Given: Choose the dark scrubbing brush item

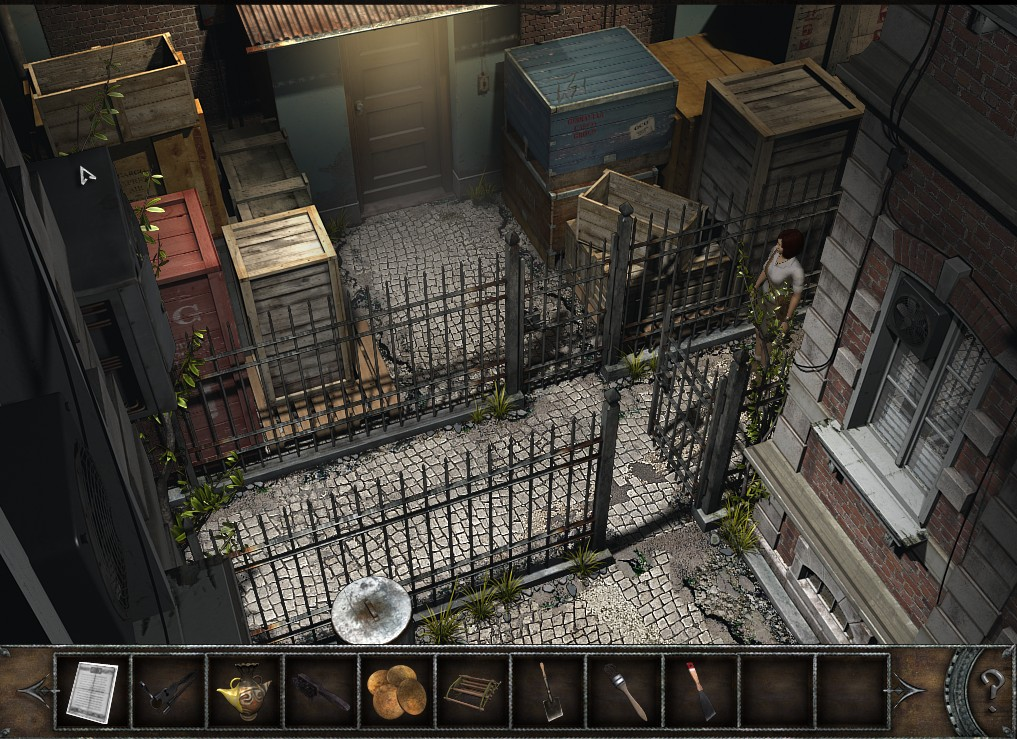Looking at the screenshot, I should coord(320,691).
